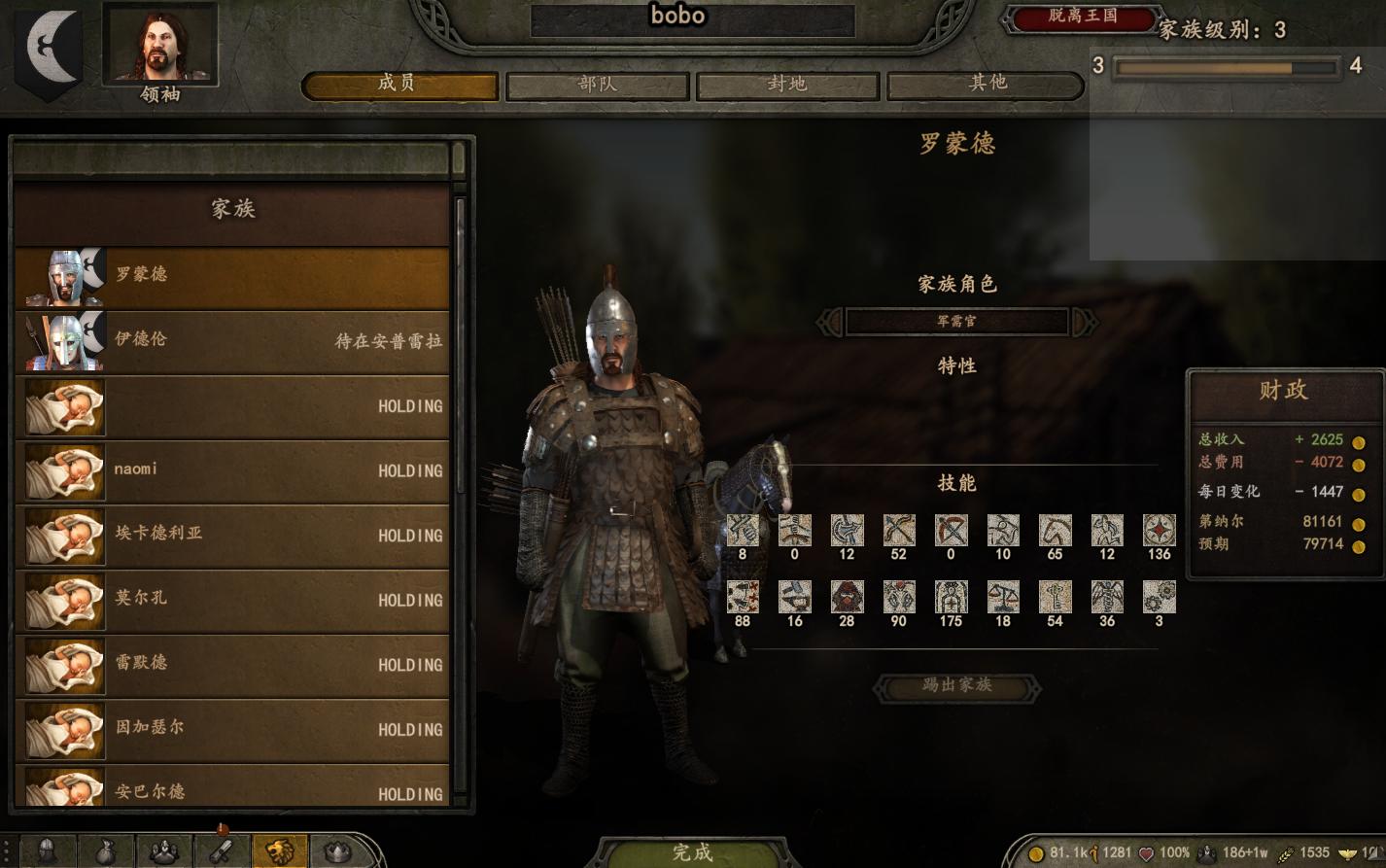The width and height of the screenshot is (1386, 868).
Task: Switch to the 部队 tab
Action: 597,85
